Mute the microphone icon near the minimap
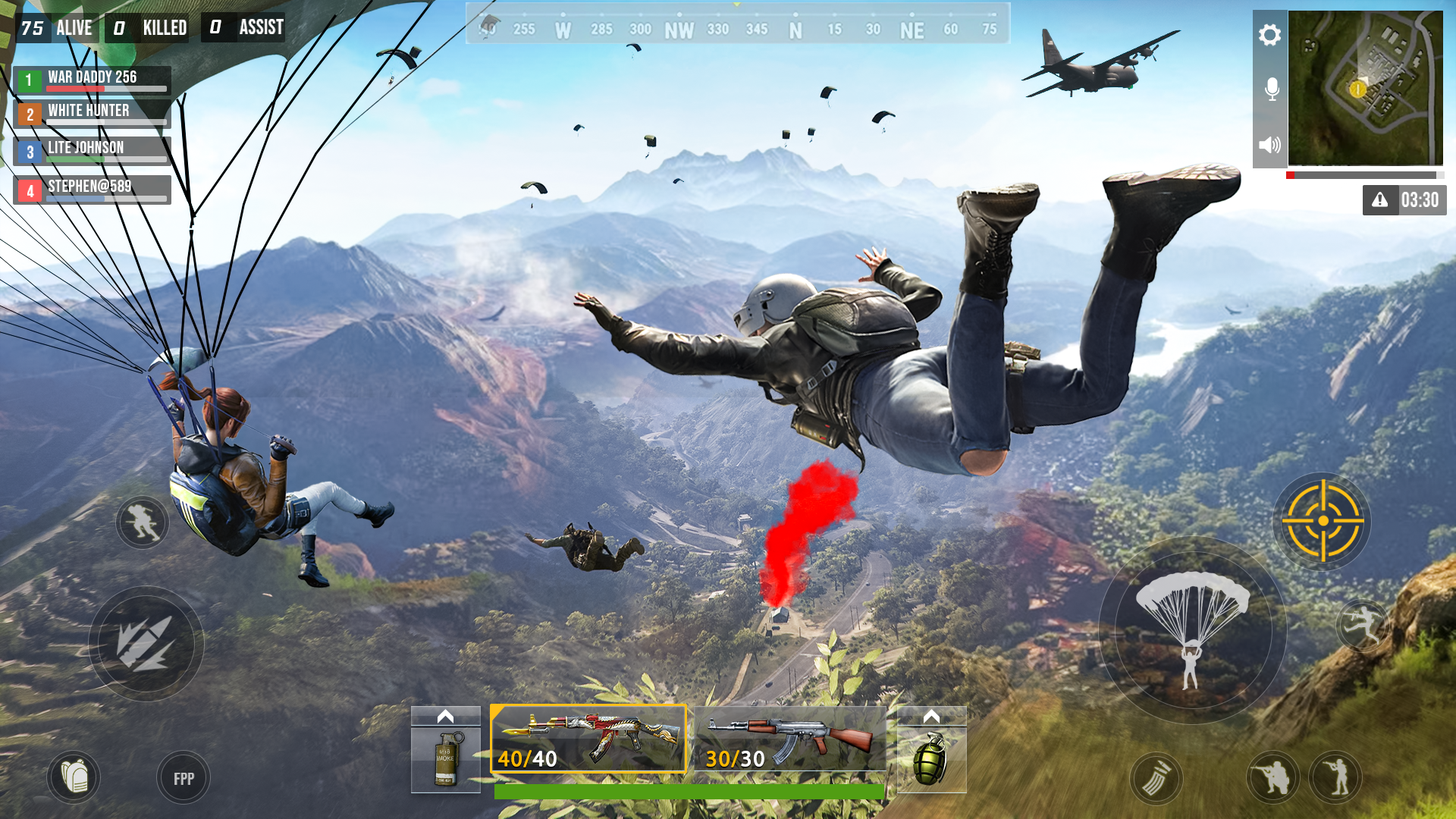Viewport: 1456px width, 819px height. click(1269, 89)
